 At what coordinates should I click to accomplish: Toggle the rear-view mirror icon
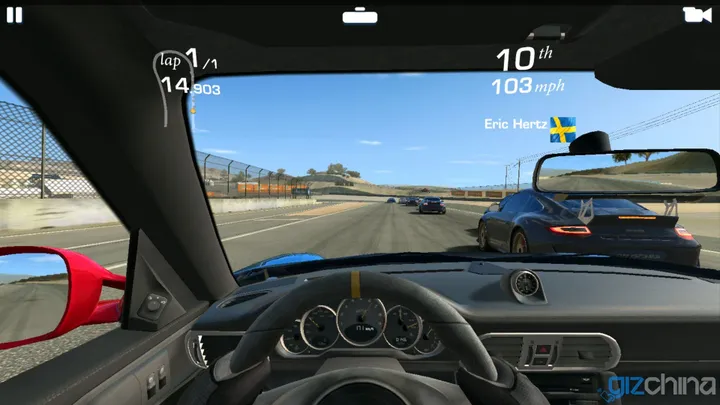(x=359, y=16)
